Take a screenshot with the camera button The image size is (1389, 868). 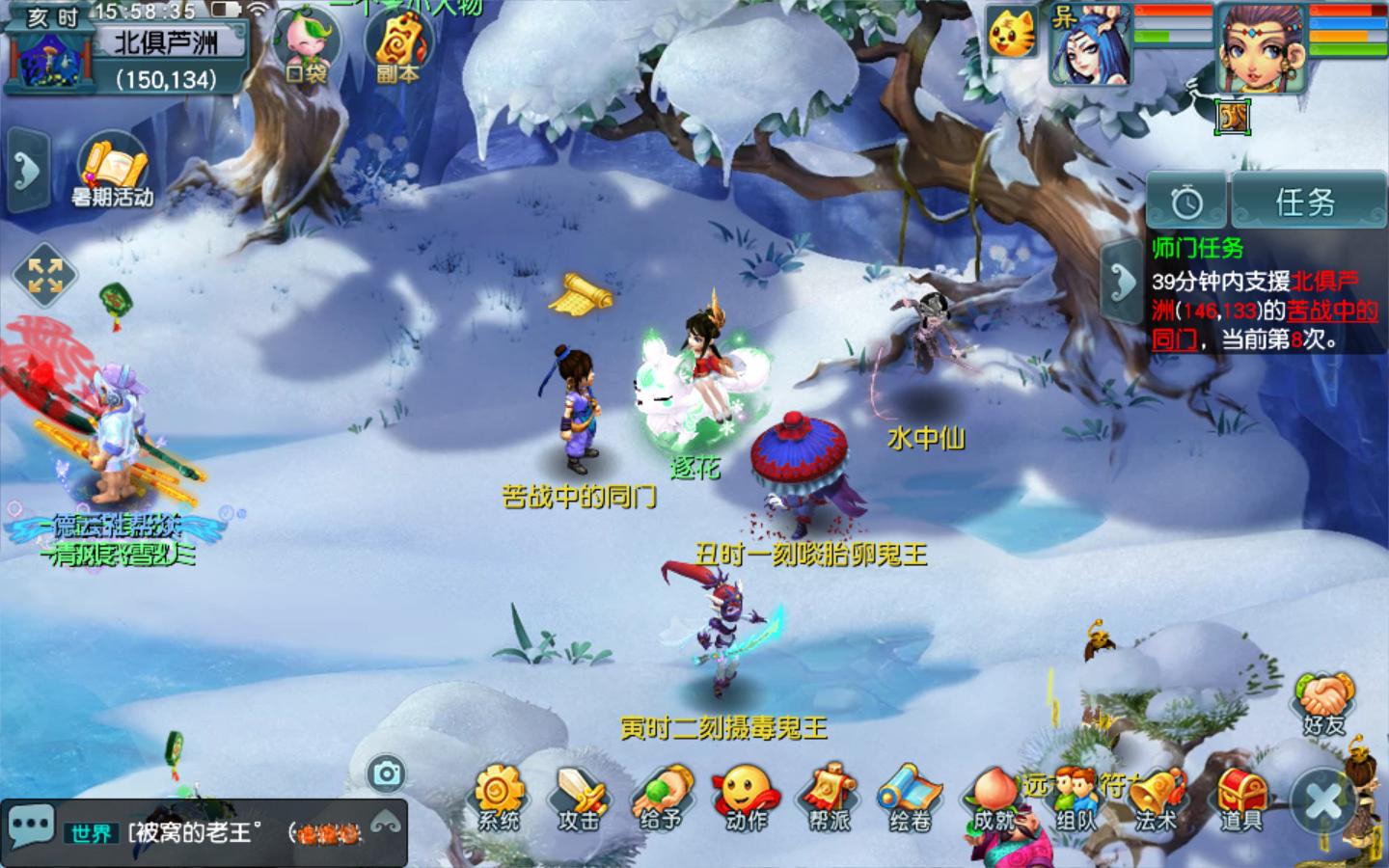click(387, 773)
